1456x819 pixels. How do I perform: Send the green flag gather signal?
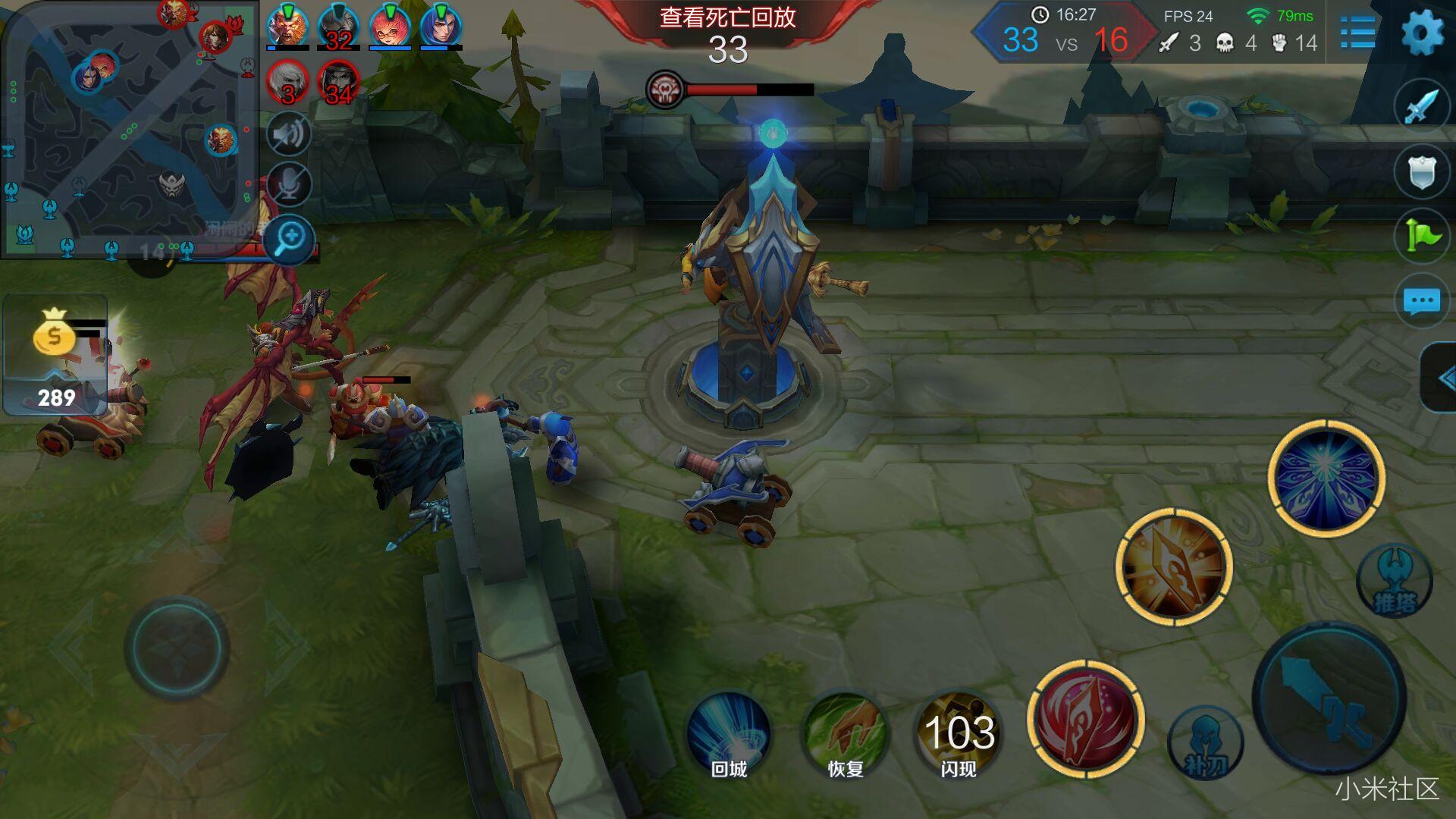pyautogui.click(x=1421, y=236)
